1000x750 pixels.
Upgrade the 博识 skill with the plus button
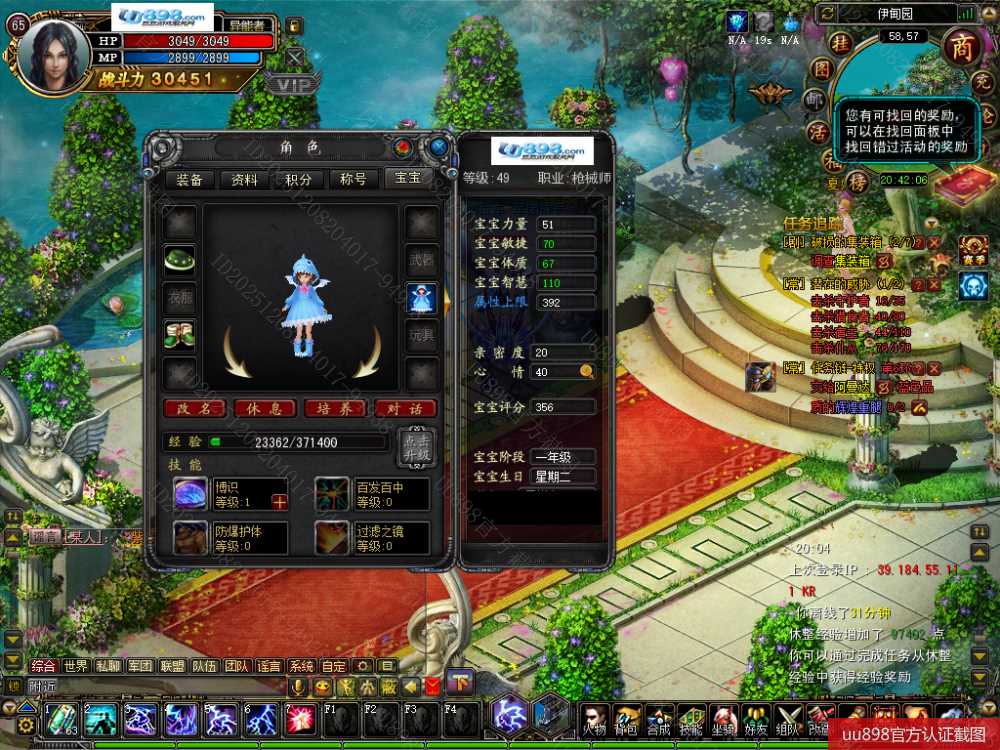click(279, 502)
